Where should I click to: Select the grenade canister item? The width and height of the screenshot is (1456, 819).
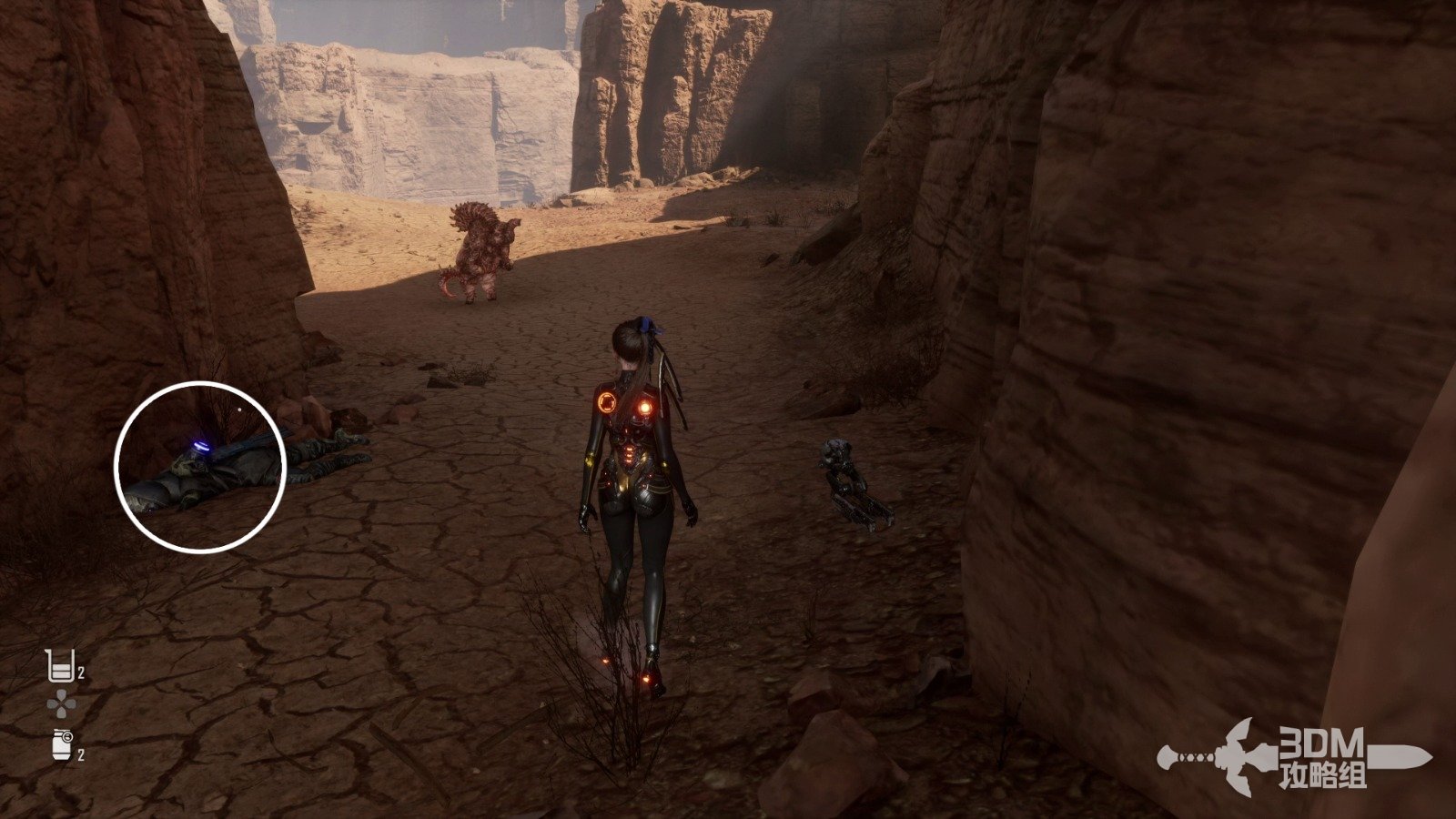click(61, 746)
